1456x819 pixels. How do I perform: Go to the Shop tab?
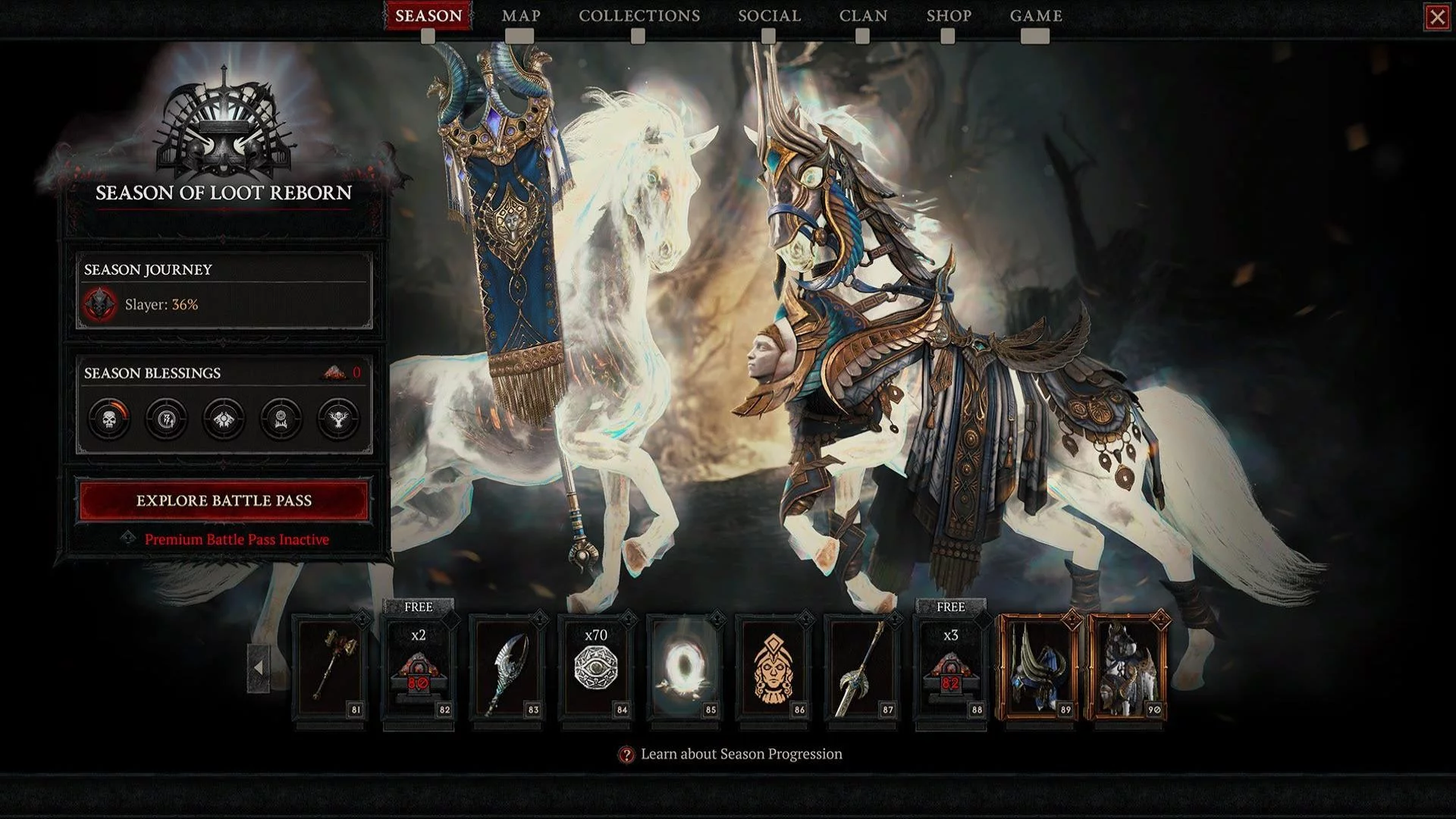(949, 16)
